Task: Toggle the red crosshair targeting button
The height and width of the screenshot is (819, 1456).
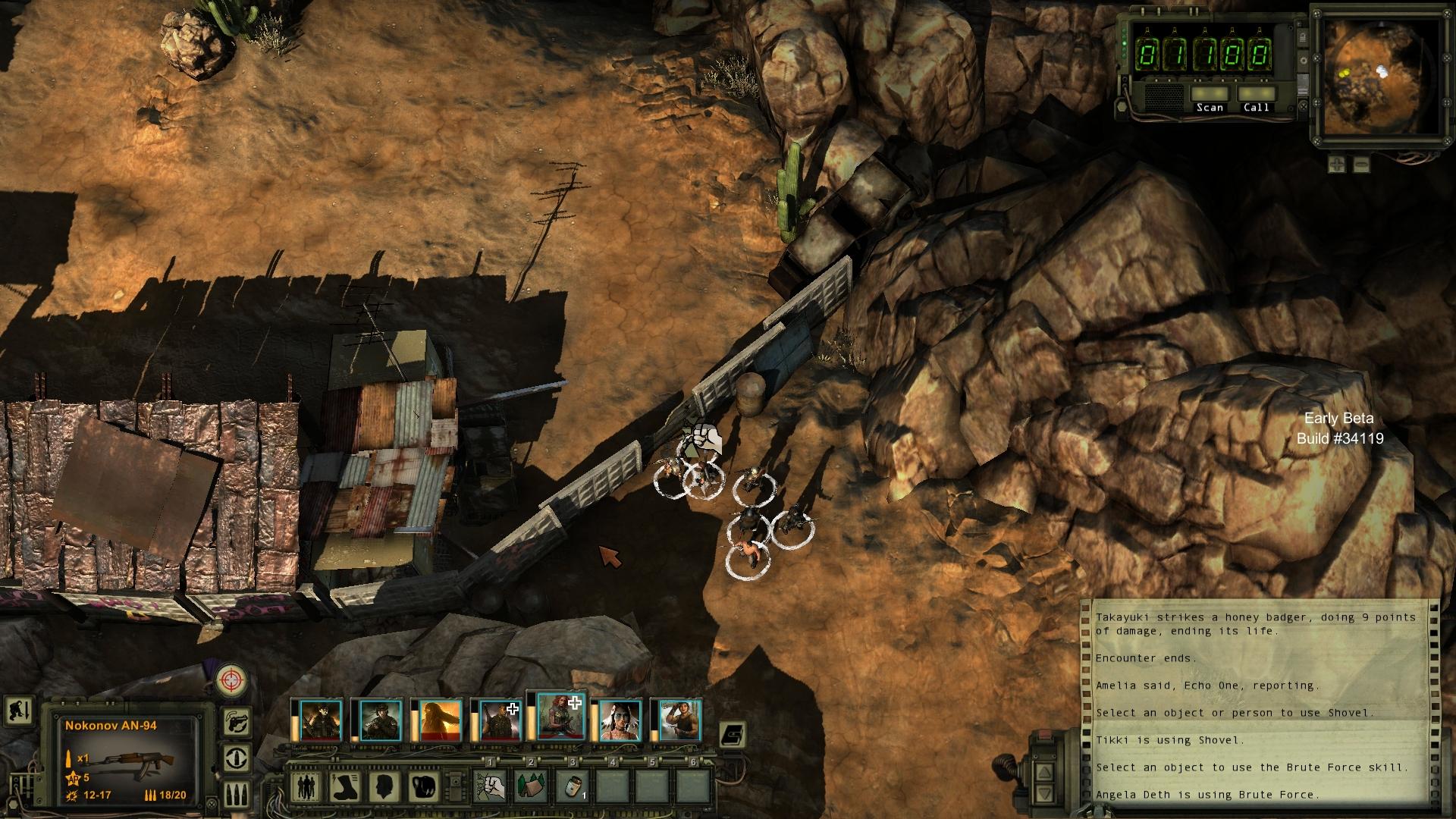Action: (x=231, y=679)
